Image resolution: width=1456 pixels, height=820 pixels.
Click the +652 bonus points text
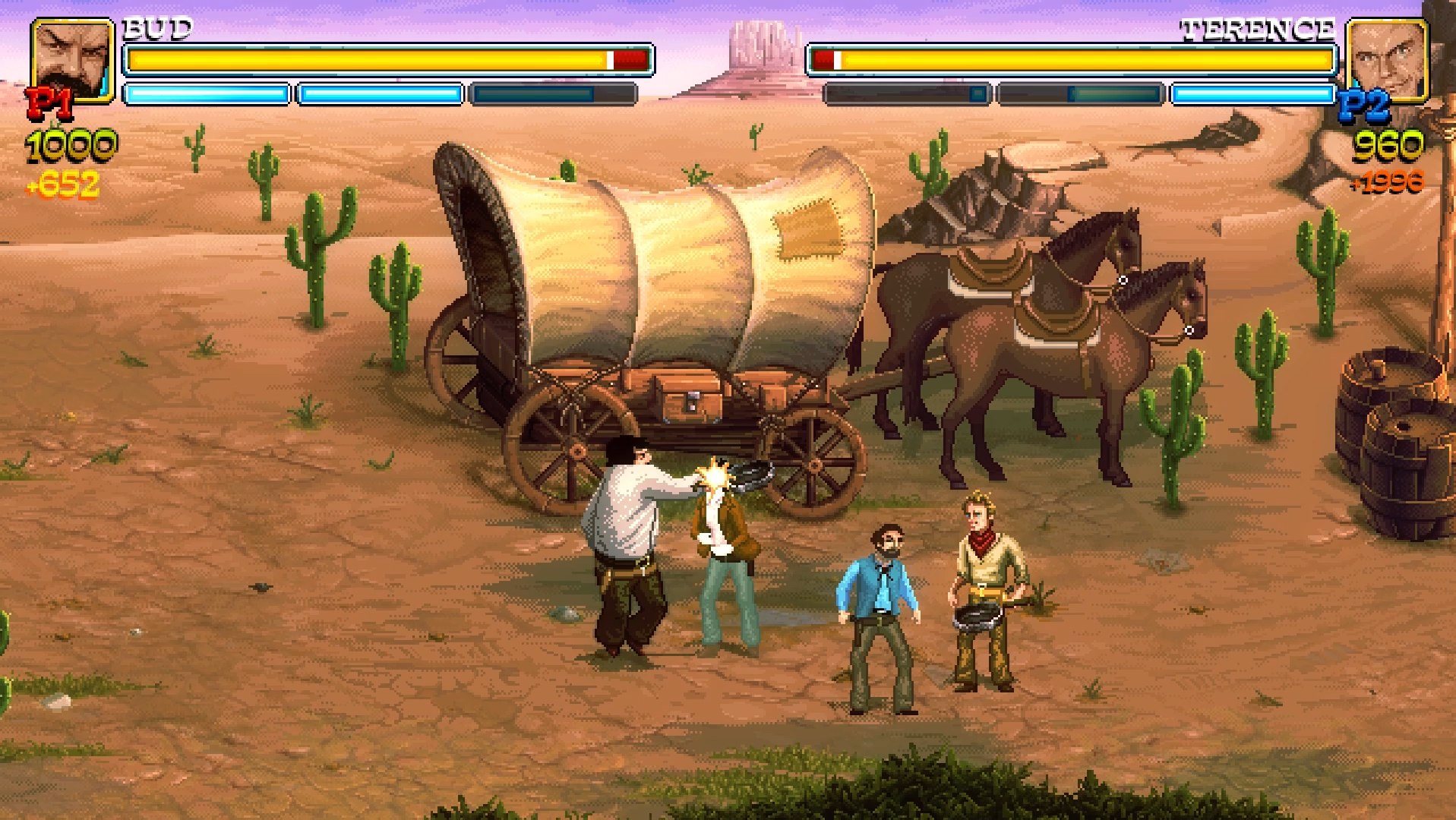click(66, 182)
